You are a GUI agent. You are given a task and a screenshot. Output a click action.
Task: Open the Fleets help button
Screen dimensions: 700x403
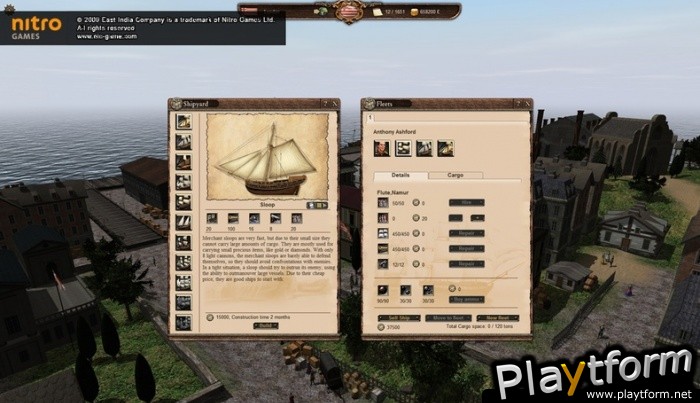[516, 103]
